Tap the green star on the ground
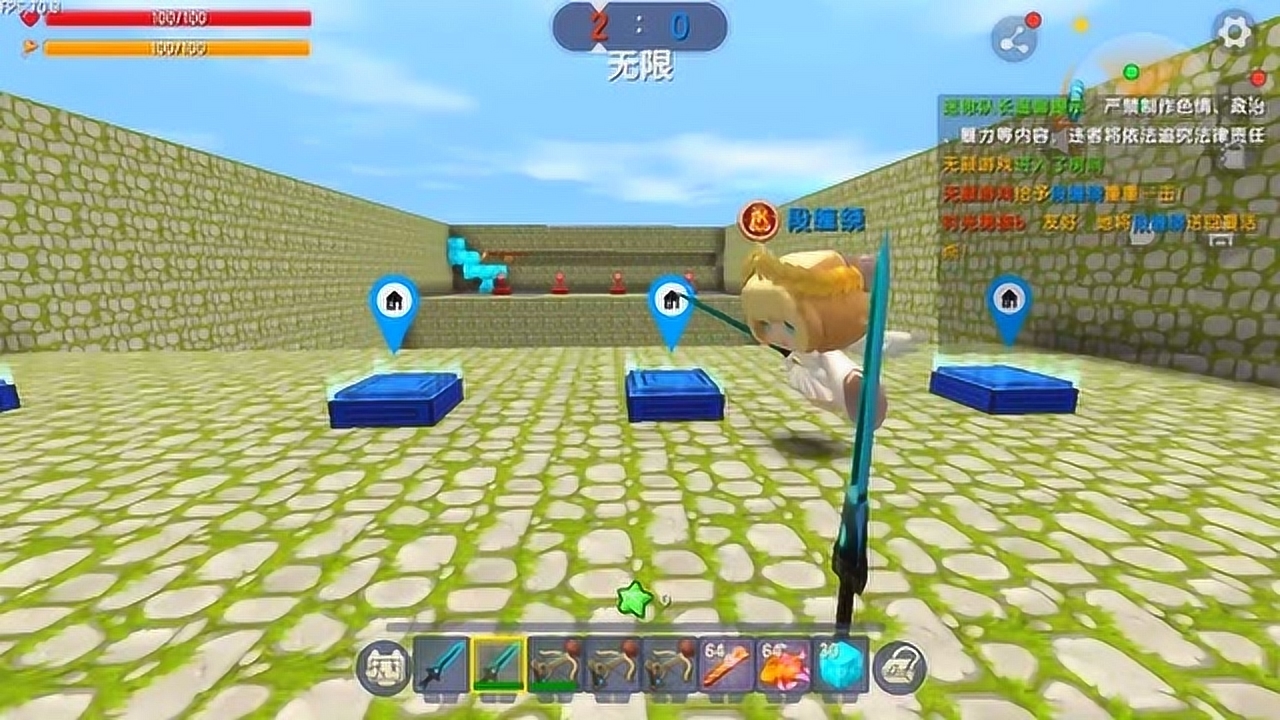The height and width of the screenshot is (720, 1280). (634, 597)
